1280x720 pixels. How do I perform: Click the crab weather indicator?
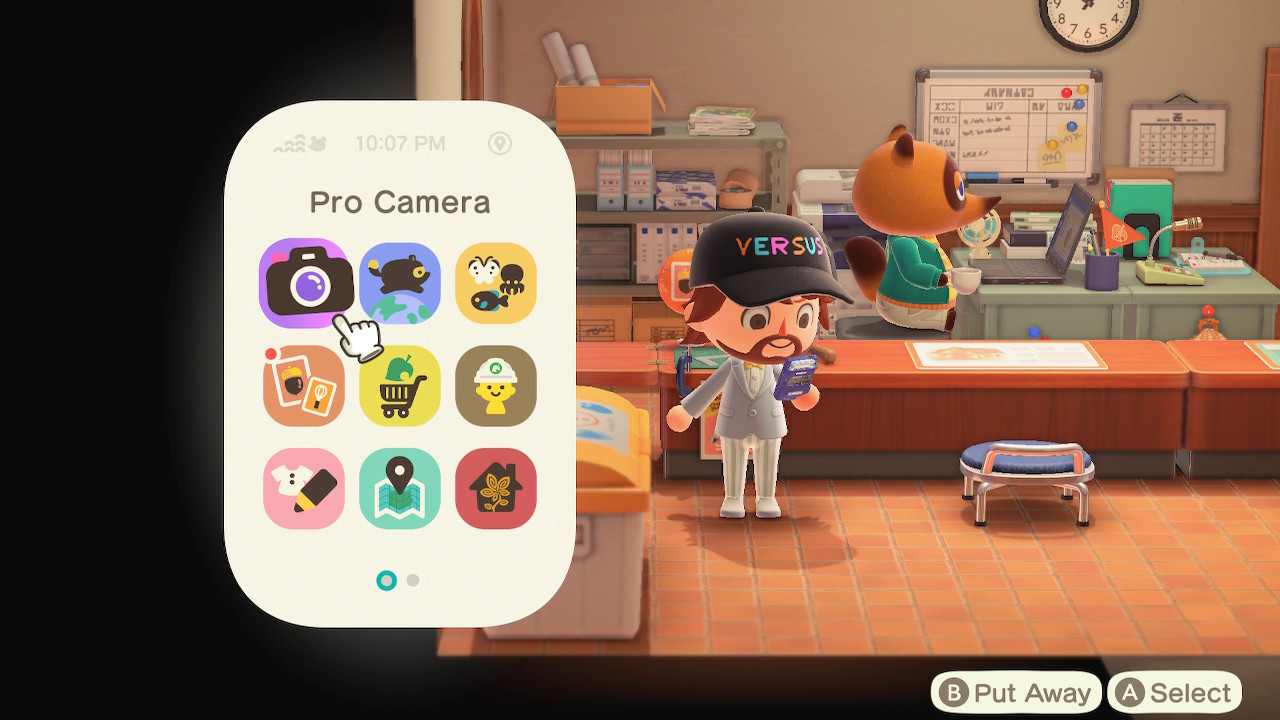[316, 143]
